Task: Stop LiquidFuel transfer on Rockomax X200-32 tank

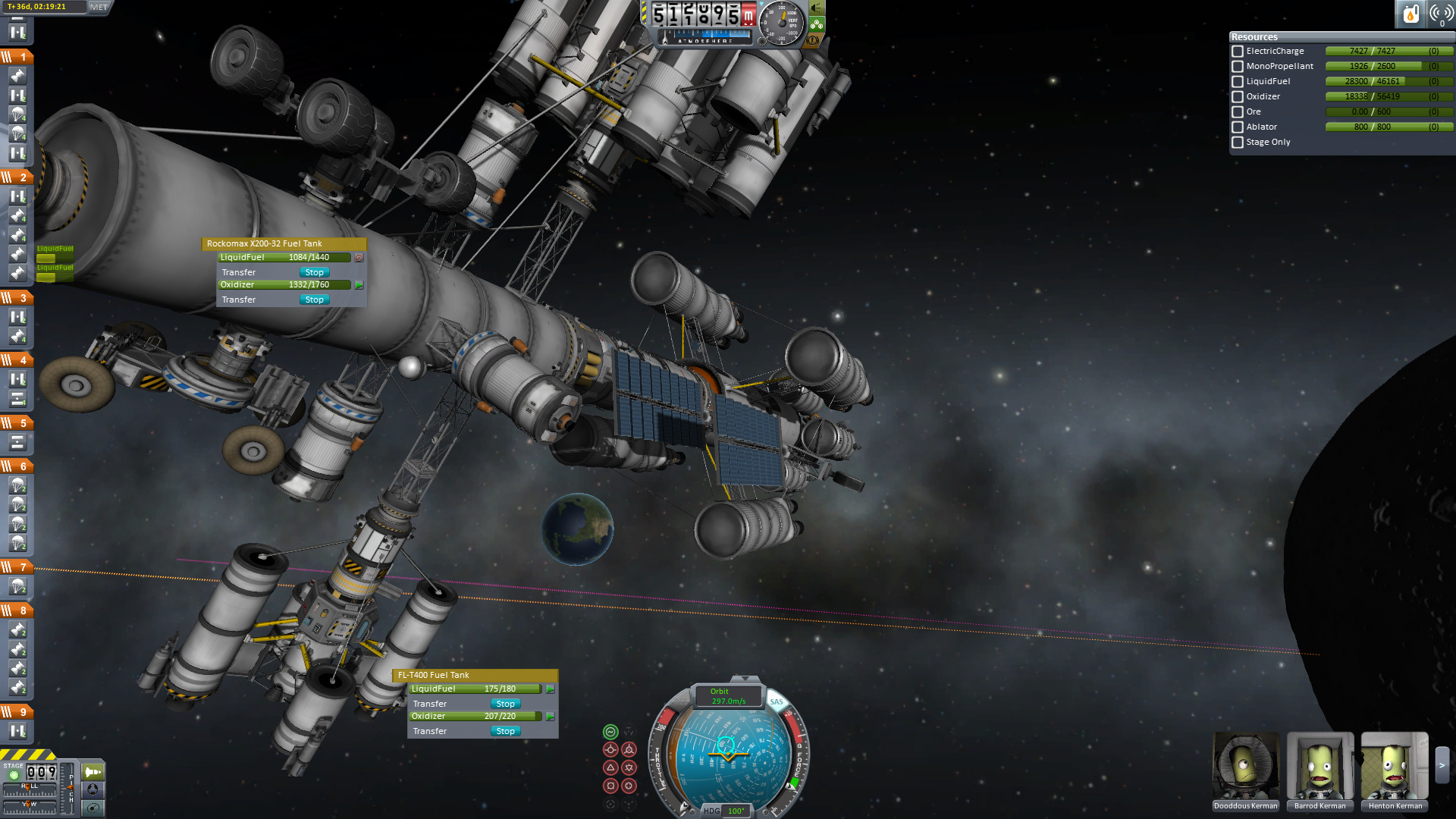Action: 314,272
